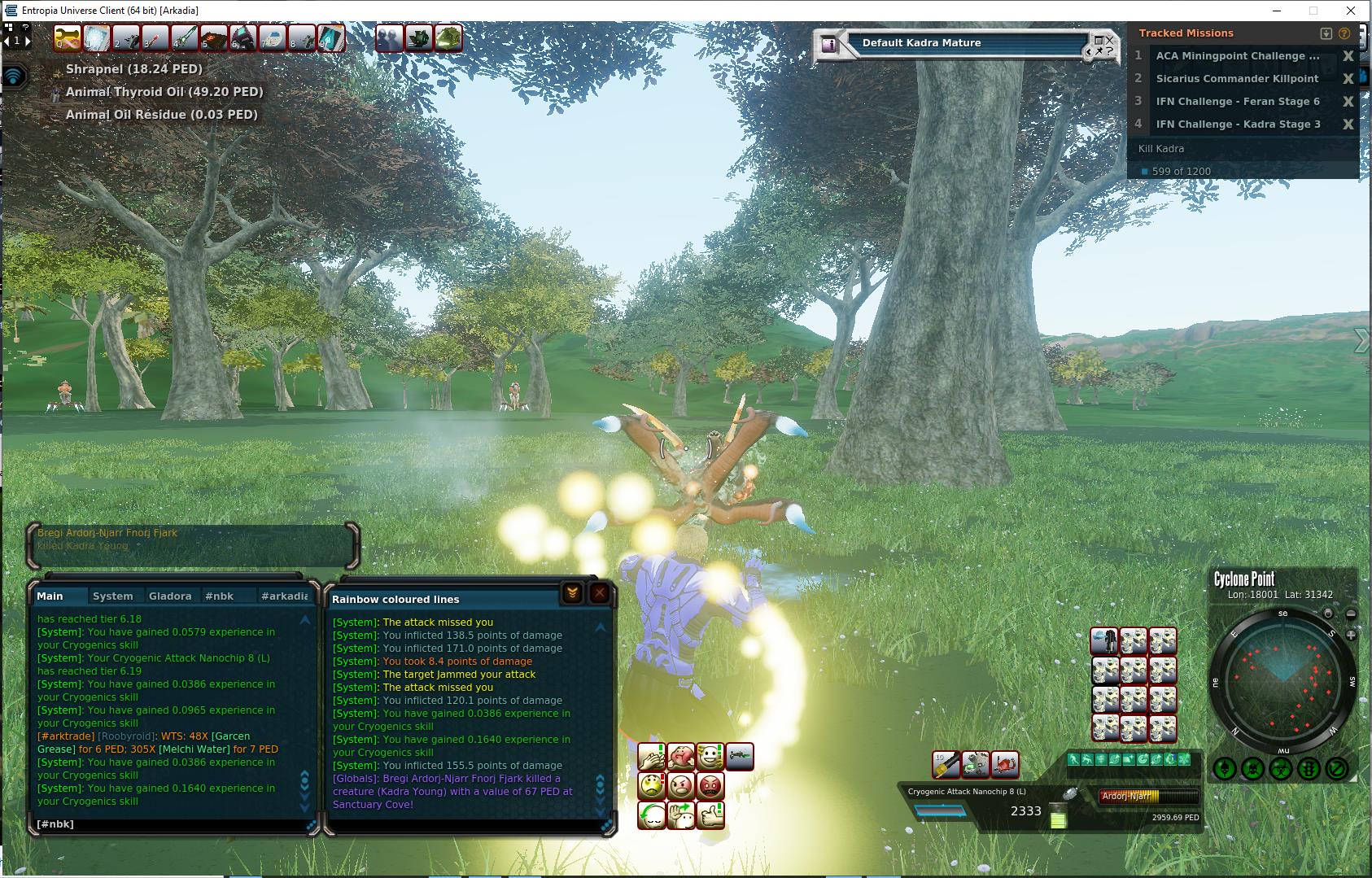The image size is (1372, 878).
Task: Close the Rainbow coloured lines chat window
Action: click(600, 593)
